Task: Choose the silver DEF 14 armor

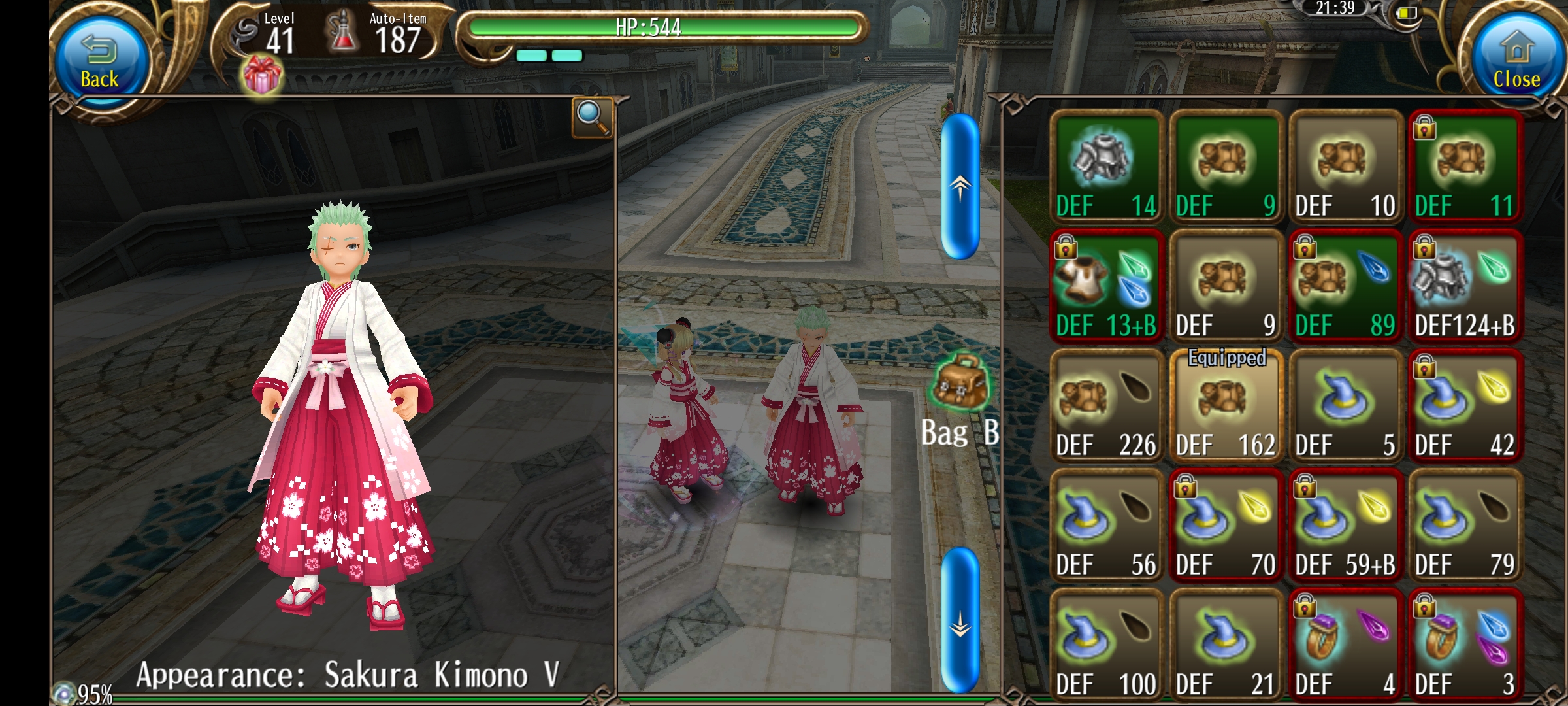Action: 1106,167
